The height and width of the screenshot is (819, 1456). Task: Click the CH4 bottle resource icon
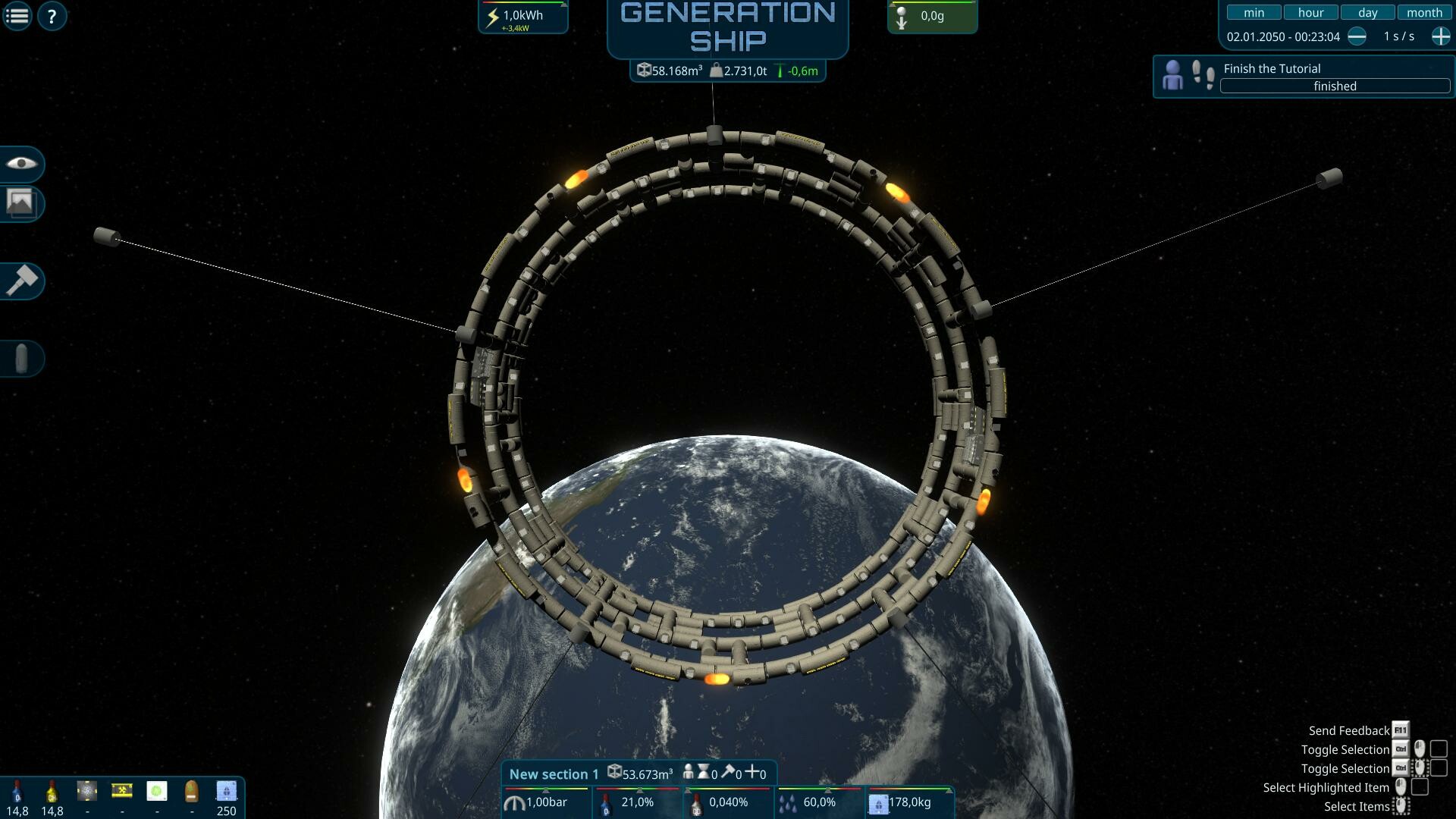click(x=52, y=790)
